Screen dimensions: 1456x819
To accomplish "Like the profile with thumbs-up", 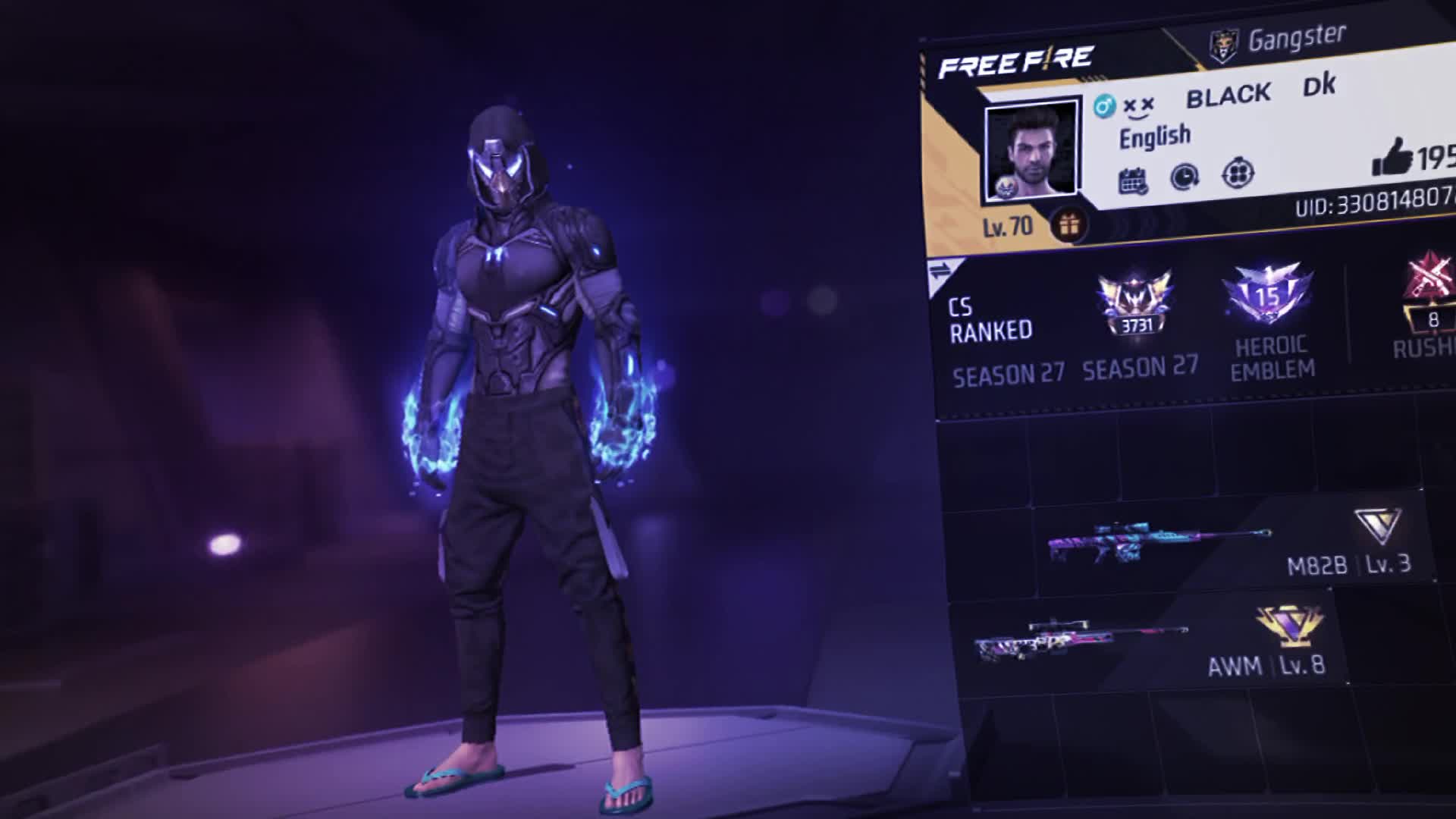I will [1392, 158].
